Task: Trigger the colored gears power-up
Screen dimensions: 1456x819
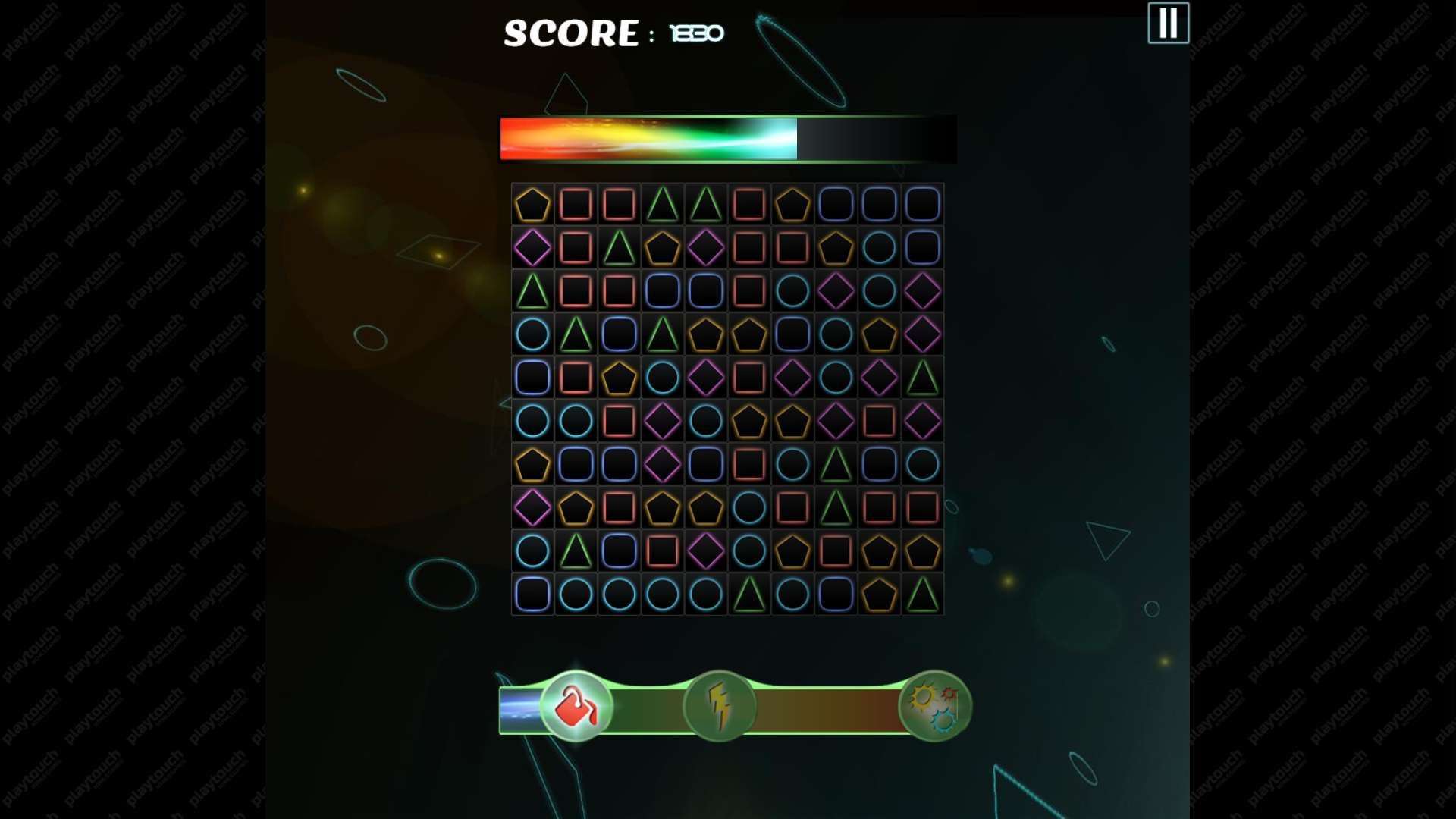Action: coord(934,707)
